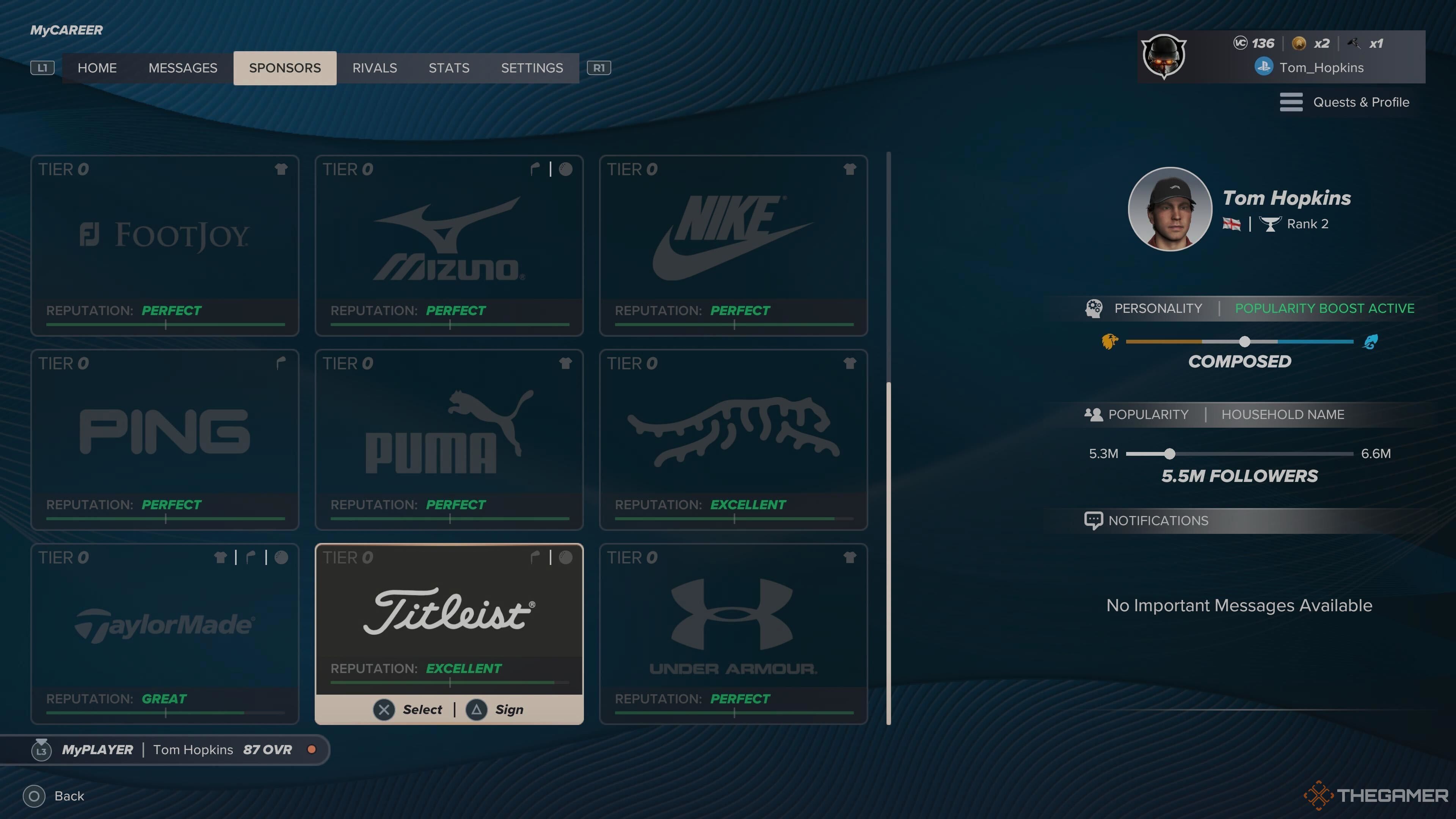This screenshot has width=1456, height=819.
Task: Open the Notifications section header
Action: point(1158,521)
